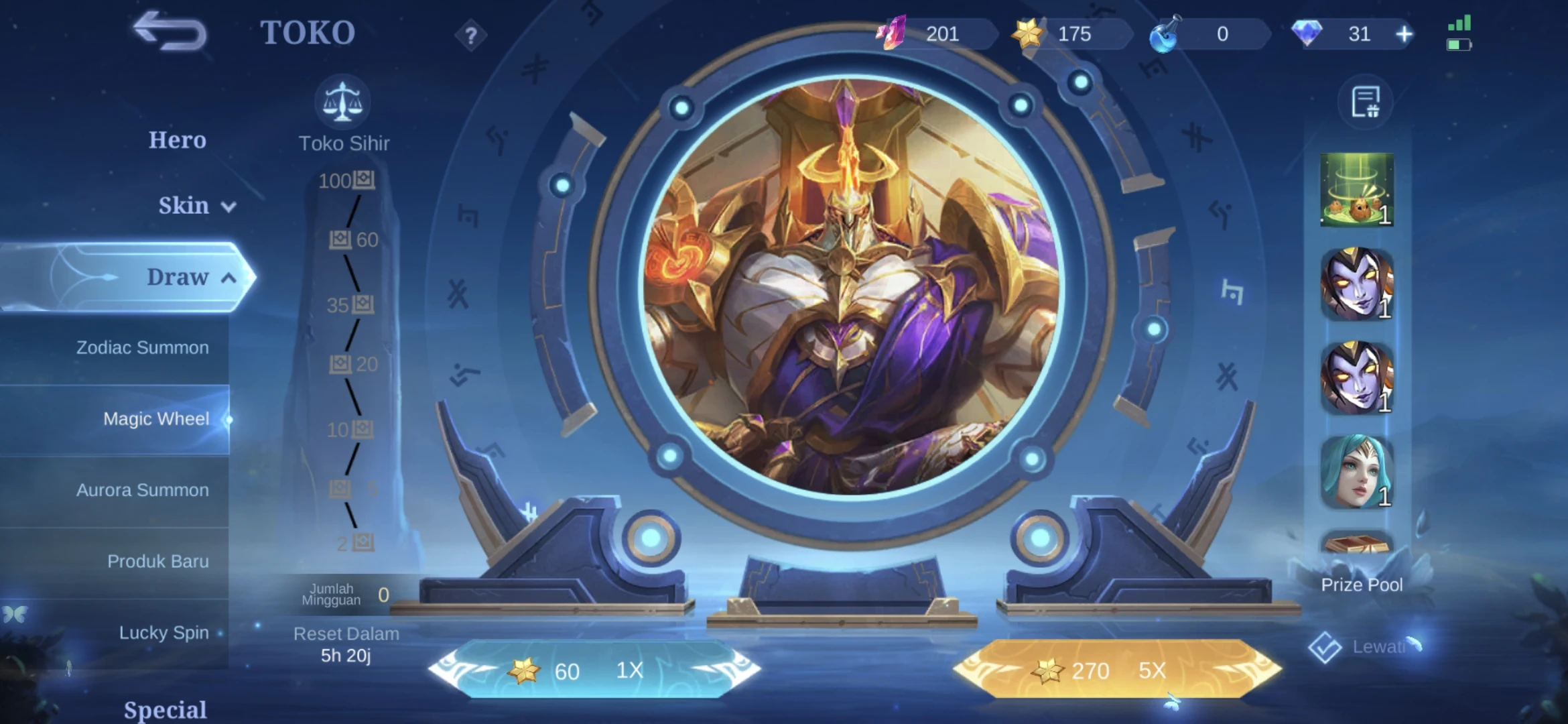
Task: Expand the Skin category dropdown
Action: (228, 206)
